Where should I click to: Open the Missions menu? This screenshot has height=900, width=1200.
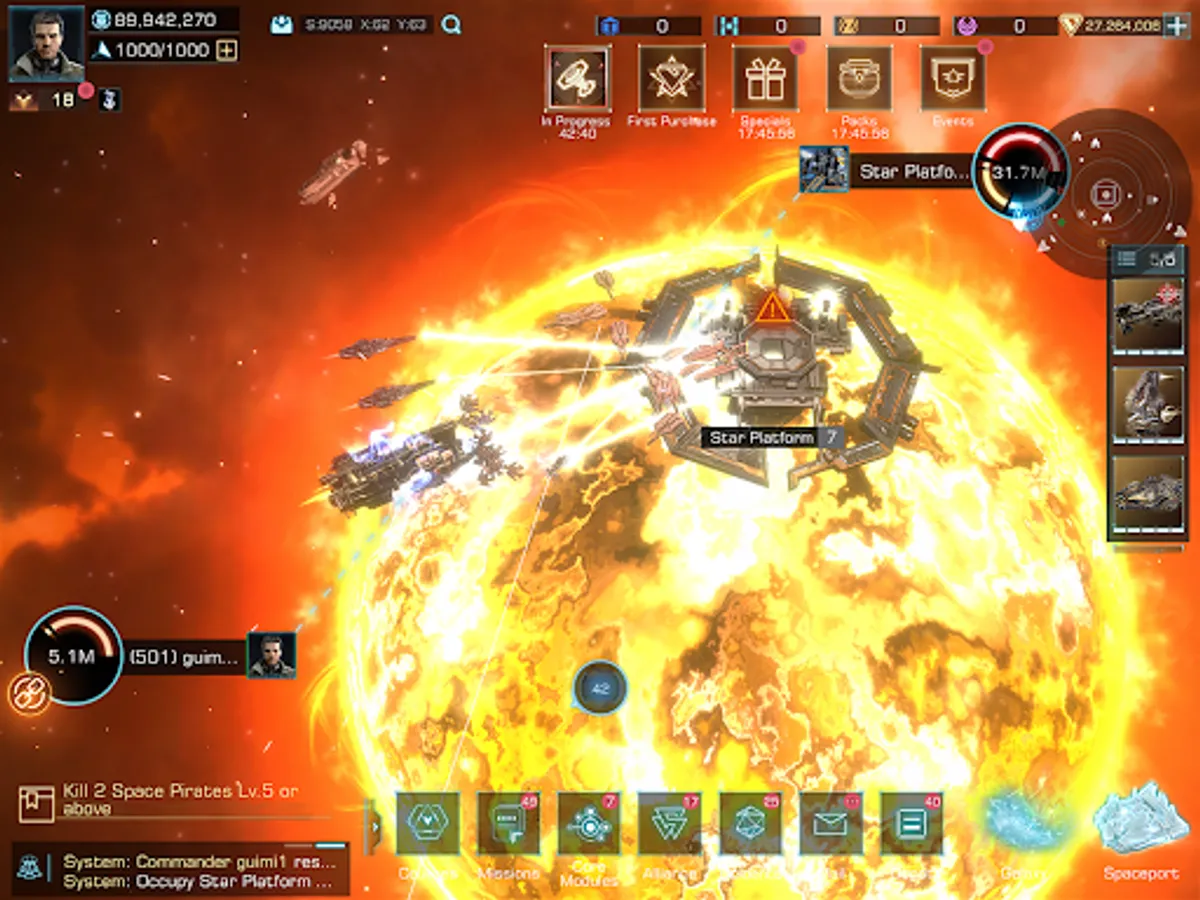pos(508,824)
